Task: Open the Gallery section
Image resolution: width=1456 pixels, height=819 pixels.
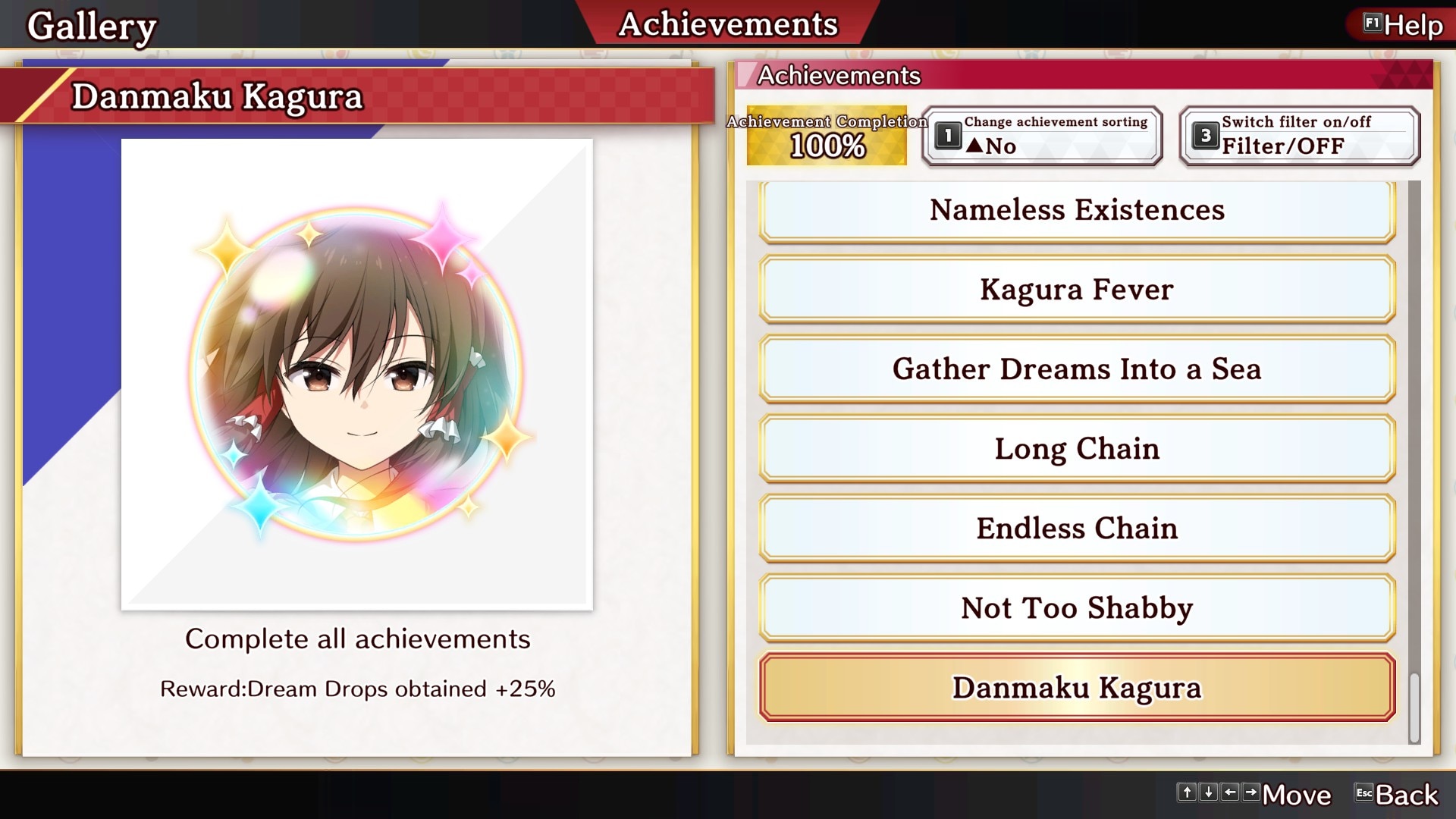Action: [93, 24]
